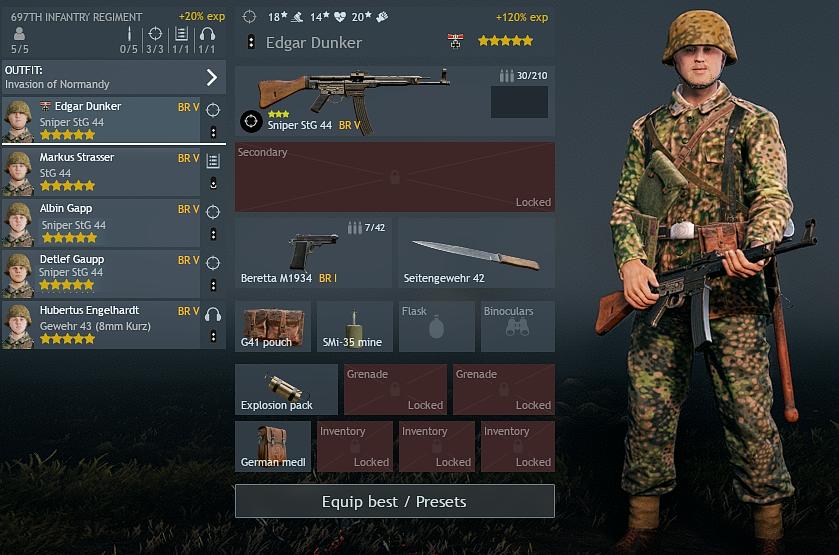Click the locked Secondary weapon slot
The image size is (839, 555).
[394, 177]
